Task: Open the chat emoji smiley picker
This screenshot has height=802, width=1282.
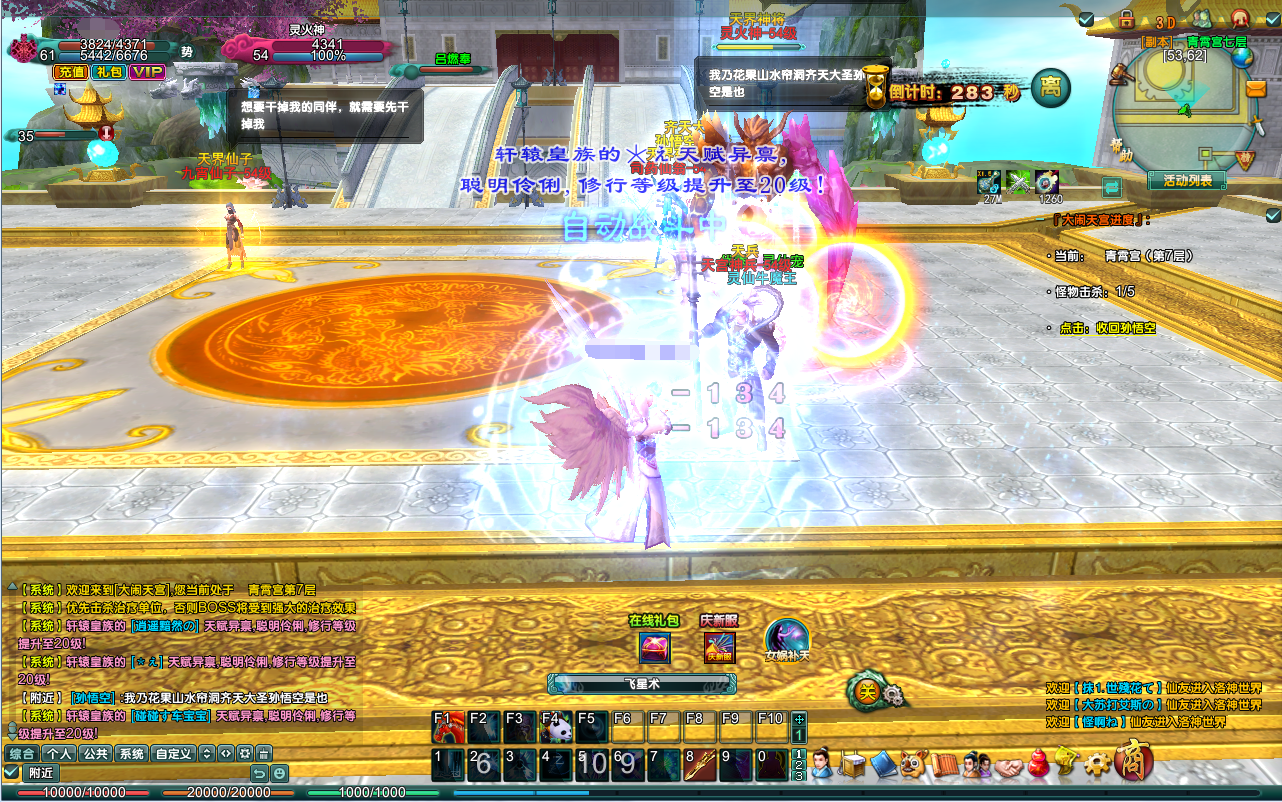Action: [x=279, y=773]
